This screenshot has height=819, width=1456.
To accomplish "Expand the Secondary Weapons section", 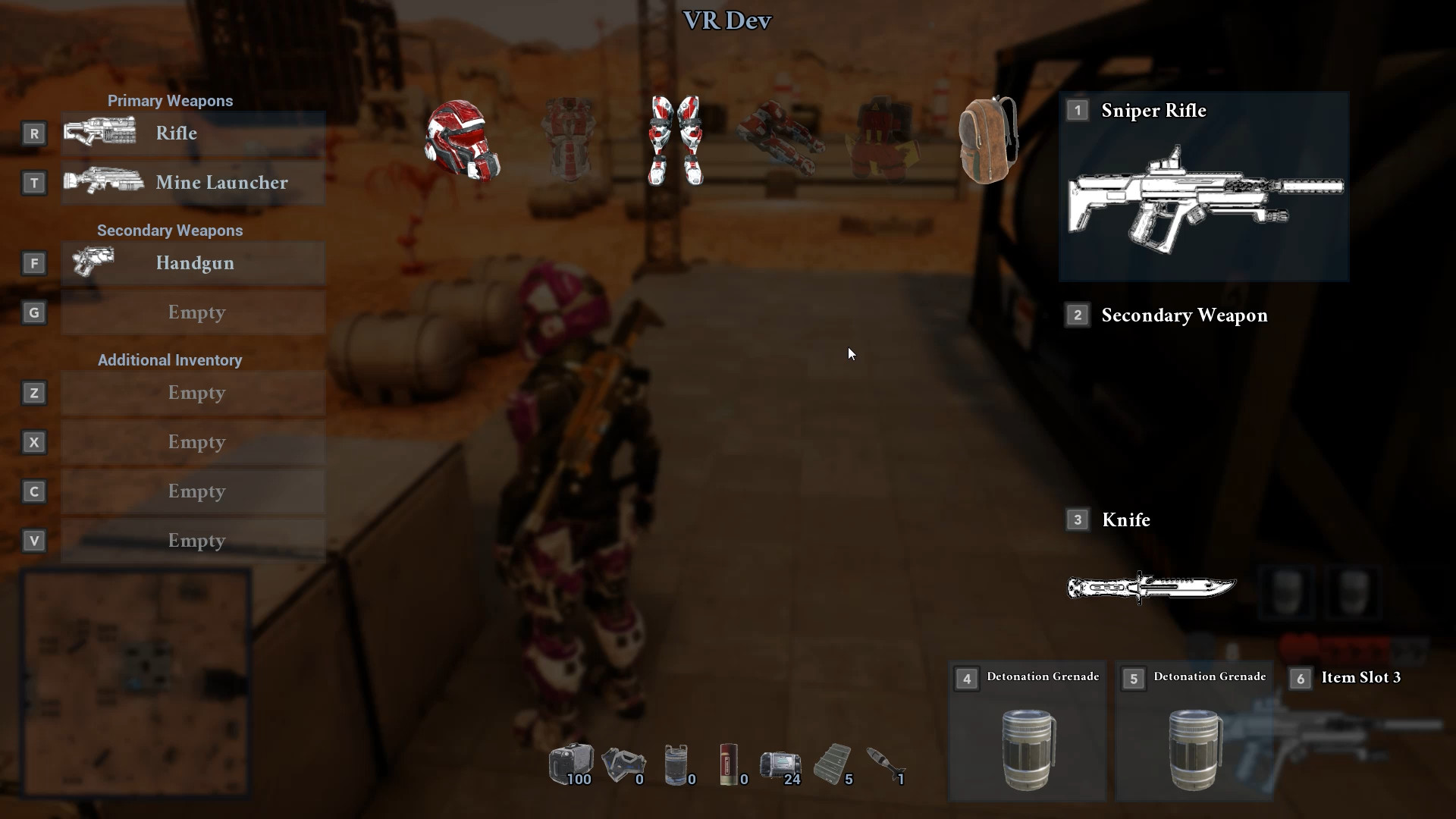I will (170, 231).
